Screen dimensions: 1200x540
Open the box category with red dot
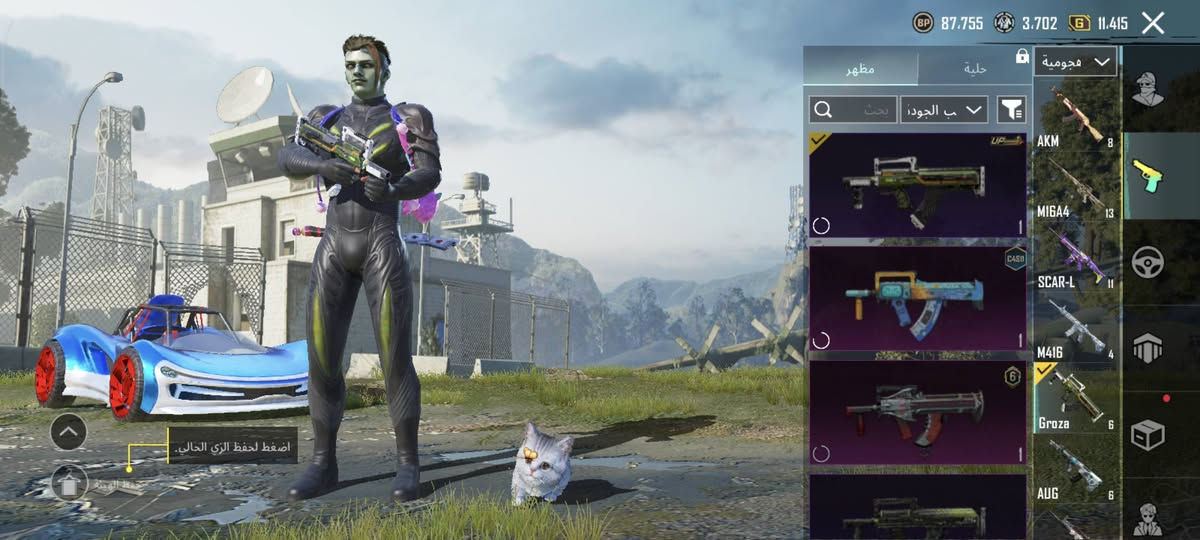pyautogui.click(x=1148, y=434)
